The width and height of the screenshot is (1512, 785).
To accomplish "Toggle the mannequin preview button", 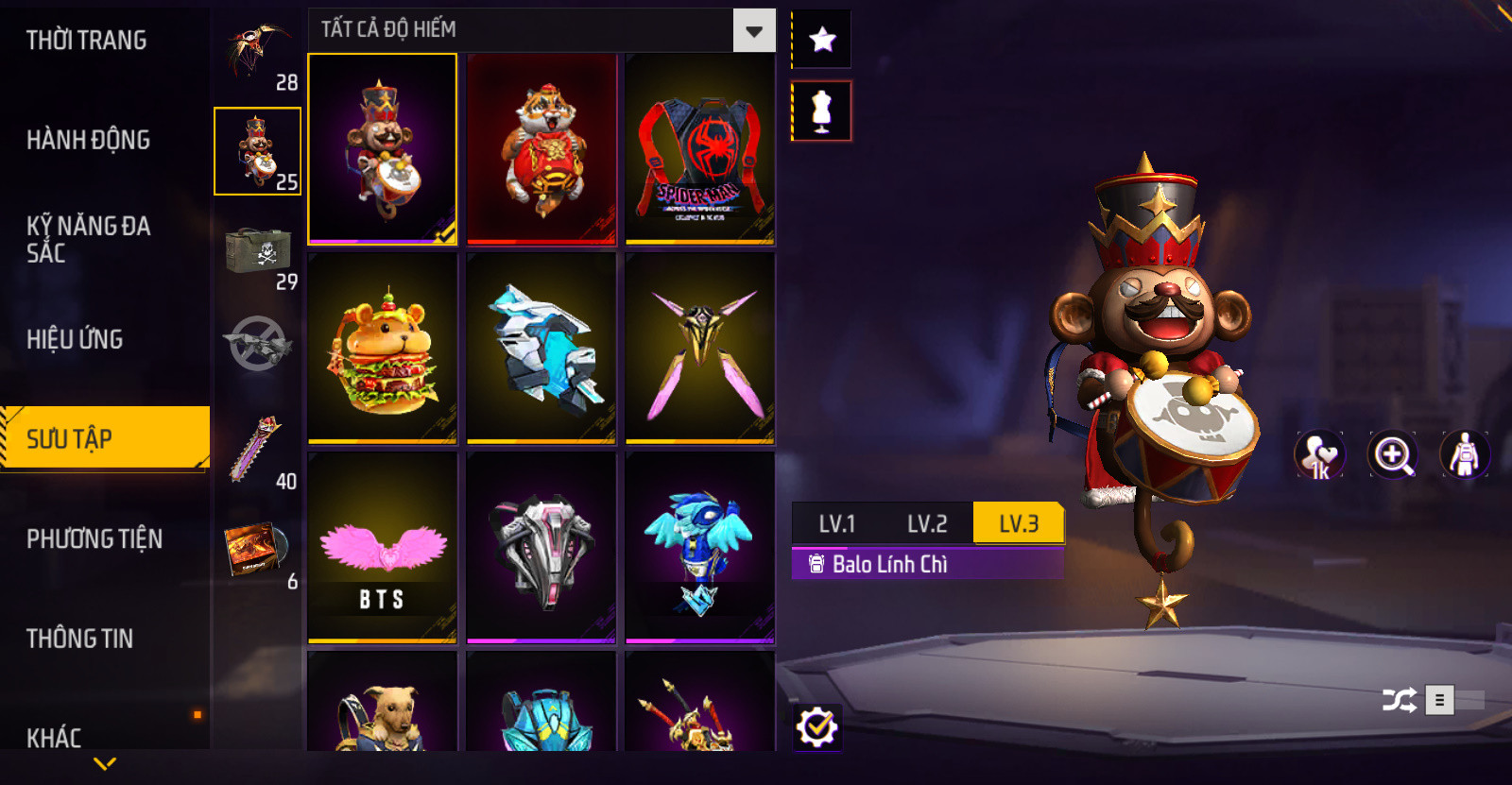I will (821, 111).
